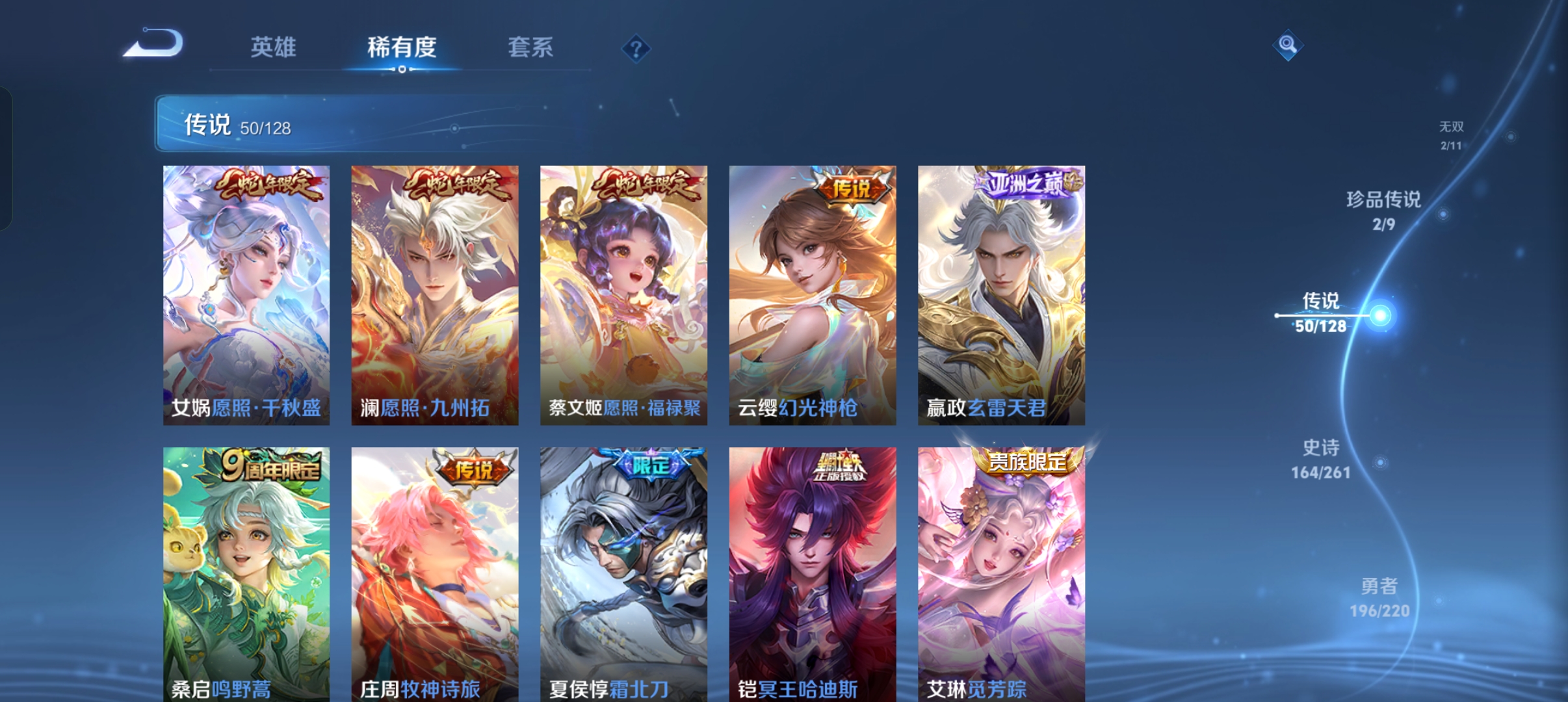The height and width of the screenshot is (702, 1568).
Task: Open 铠冥王哈迪斯 skin card
Action: pos(811,572)
